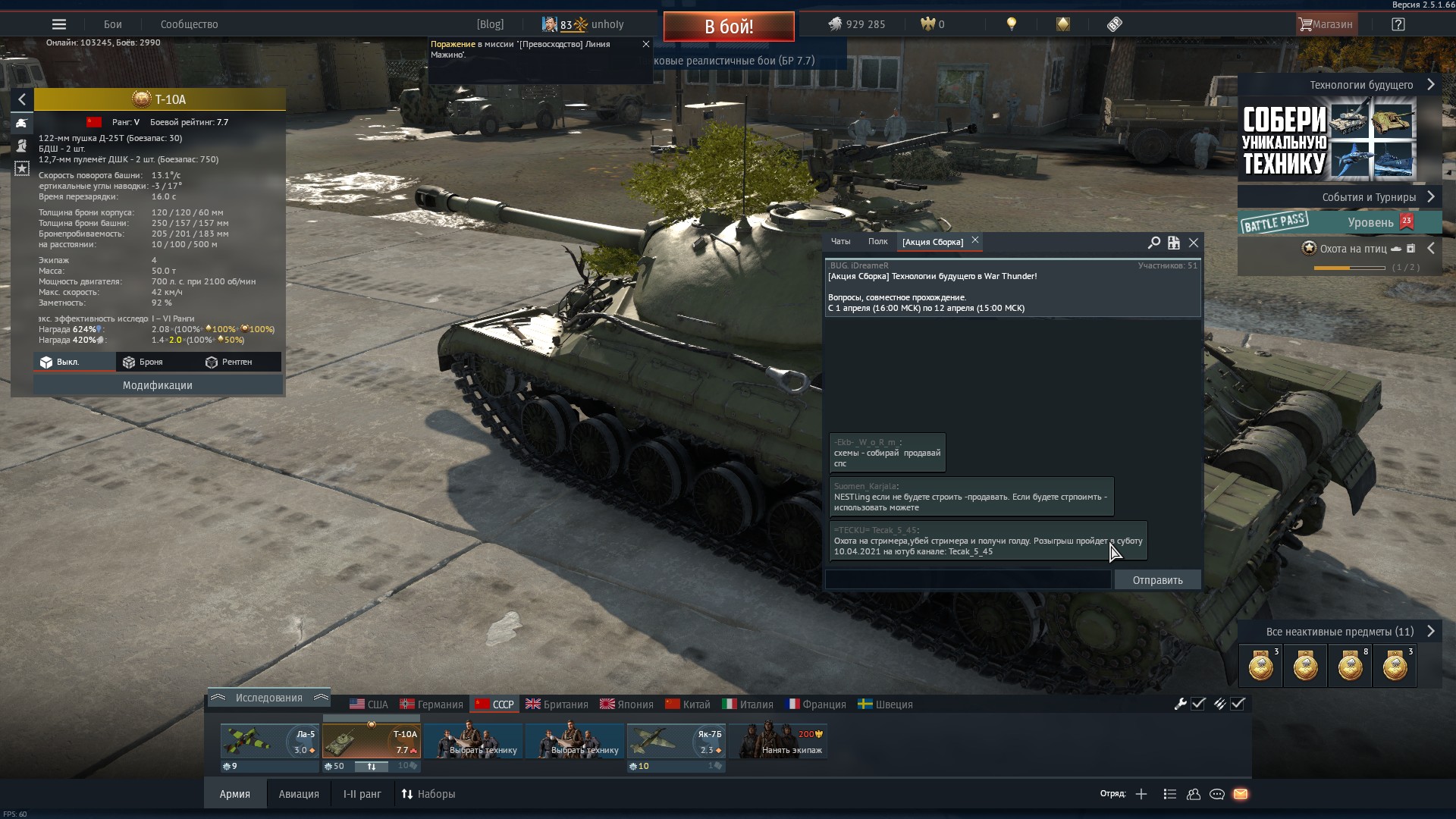Open the Магазин shop
The height and width of the screenshot is (819, 1456).
click(x=1326, y=24)
